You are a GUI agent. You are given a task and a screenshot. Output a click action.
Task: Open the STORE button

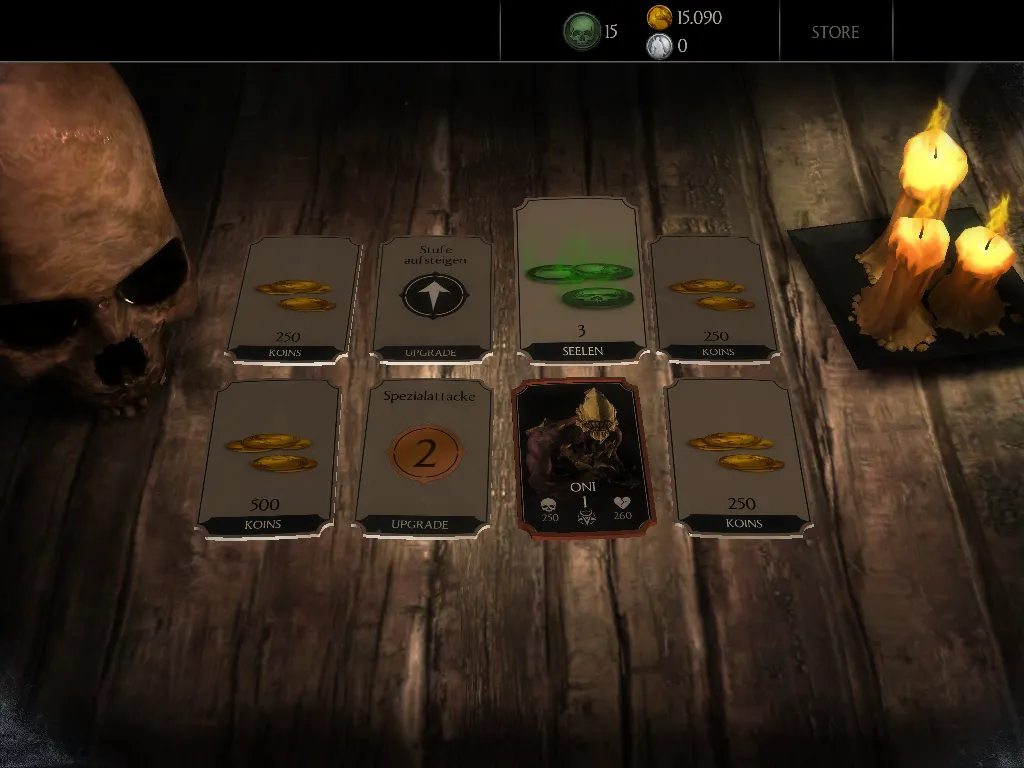pyautogui.click(x=835, y=32)
